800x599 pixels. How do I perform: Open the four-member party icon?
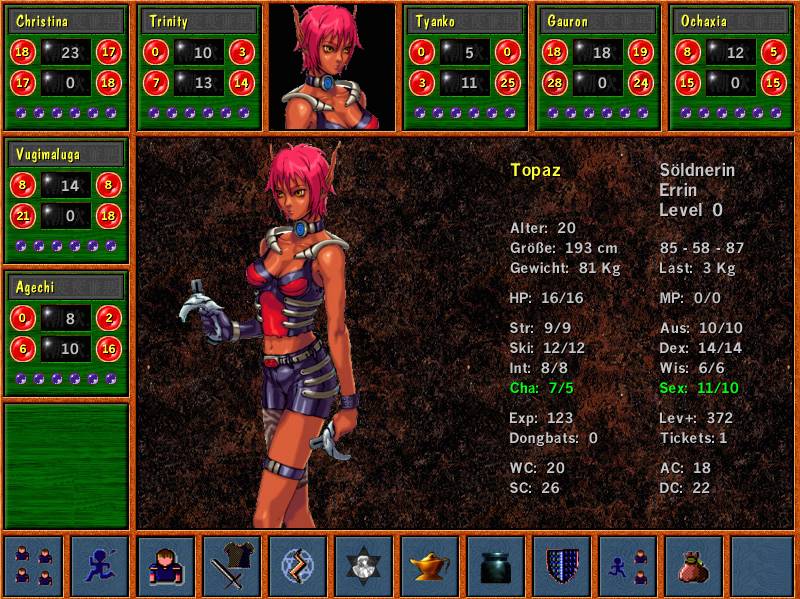pos(34,566)
